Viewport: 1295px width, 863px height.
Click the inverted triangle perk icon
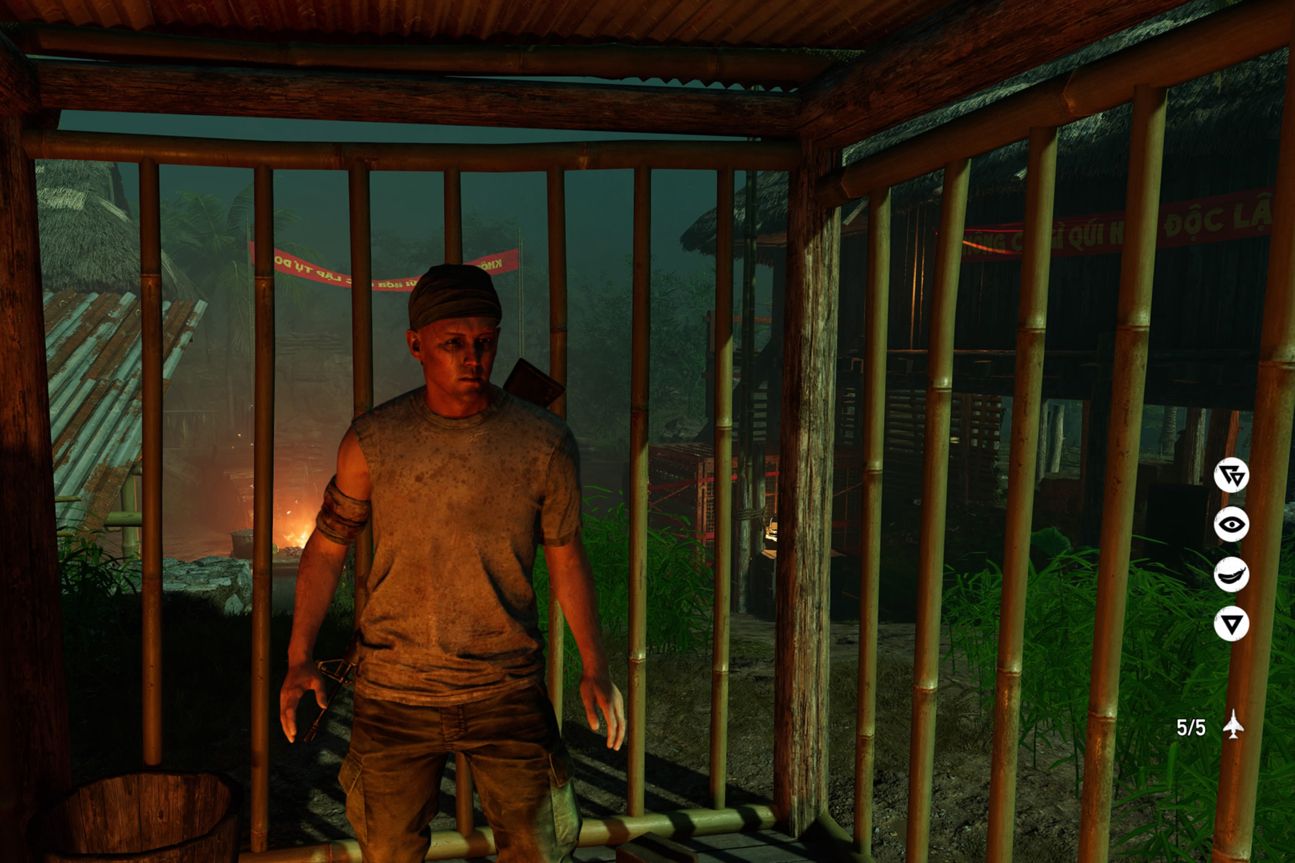point(1231,623)
